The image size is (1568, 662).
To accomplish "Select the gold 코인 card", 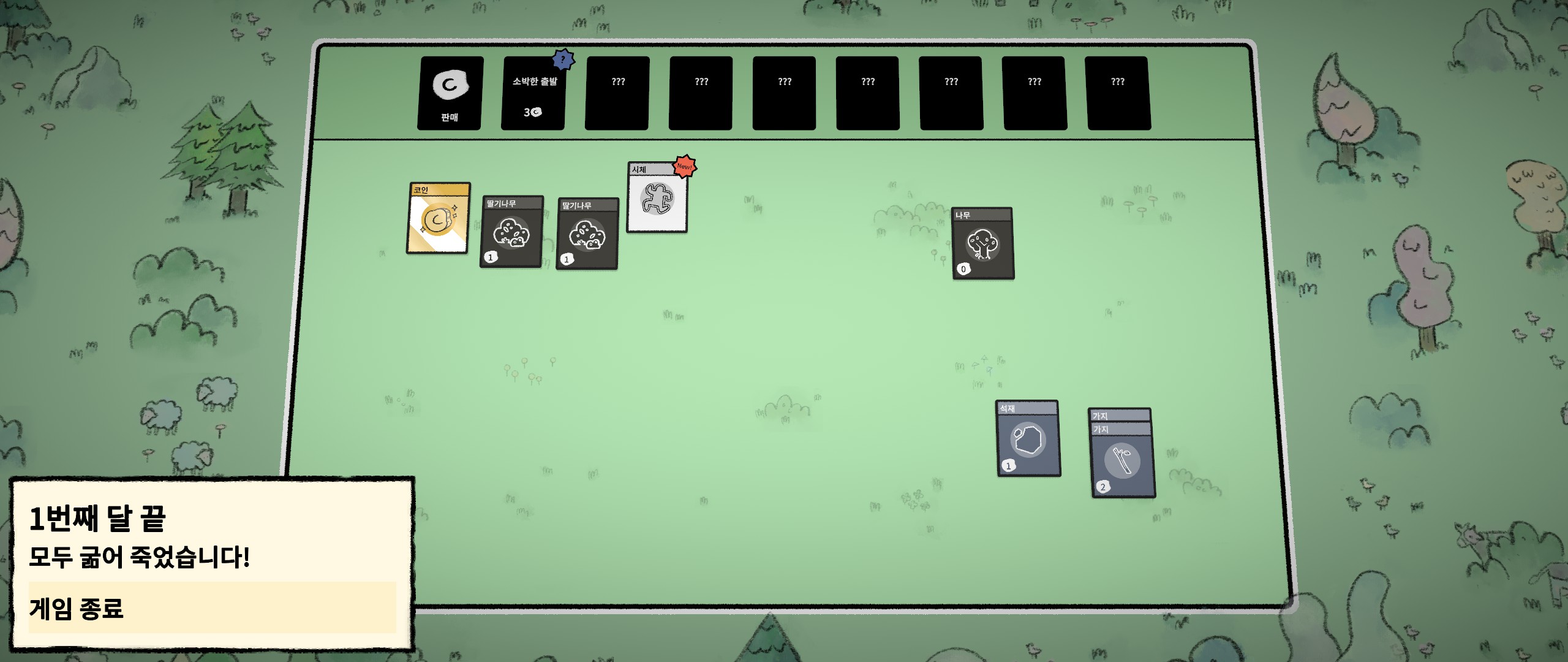I will point(439,218).
